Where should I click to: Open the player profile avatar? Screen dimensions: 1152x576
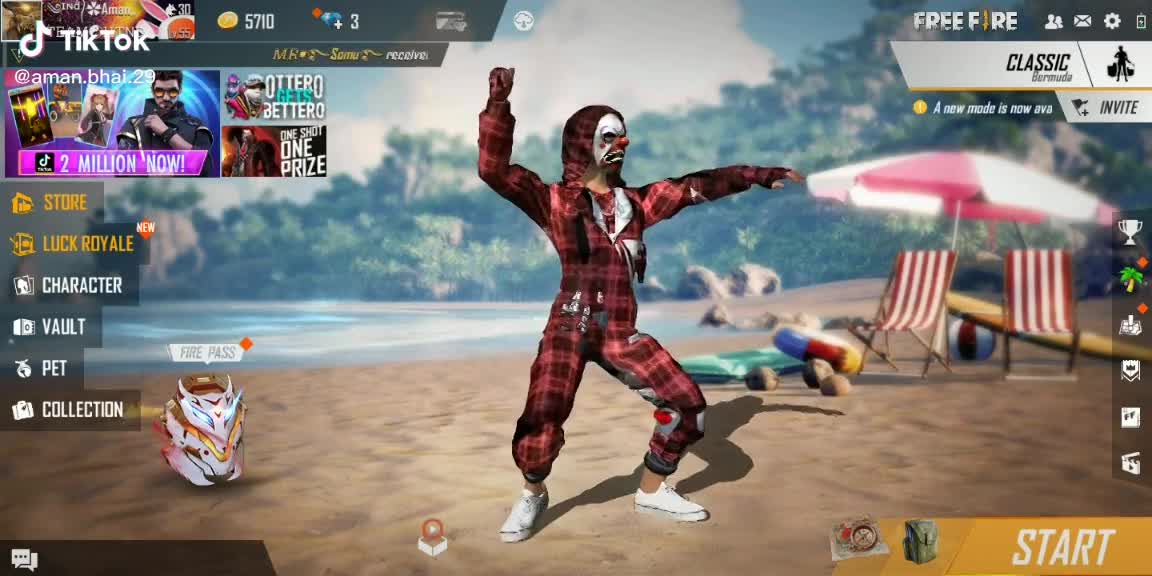click(x=21, y=20)
